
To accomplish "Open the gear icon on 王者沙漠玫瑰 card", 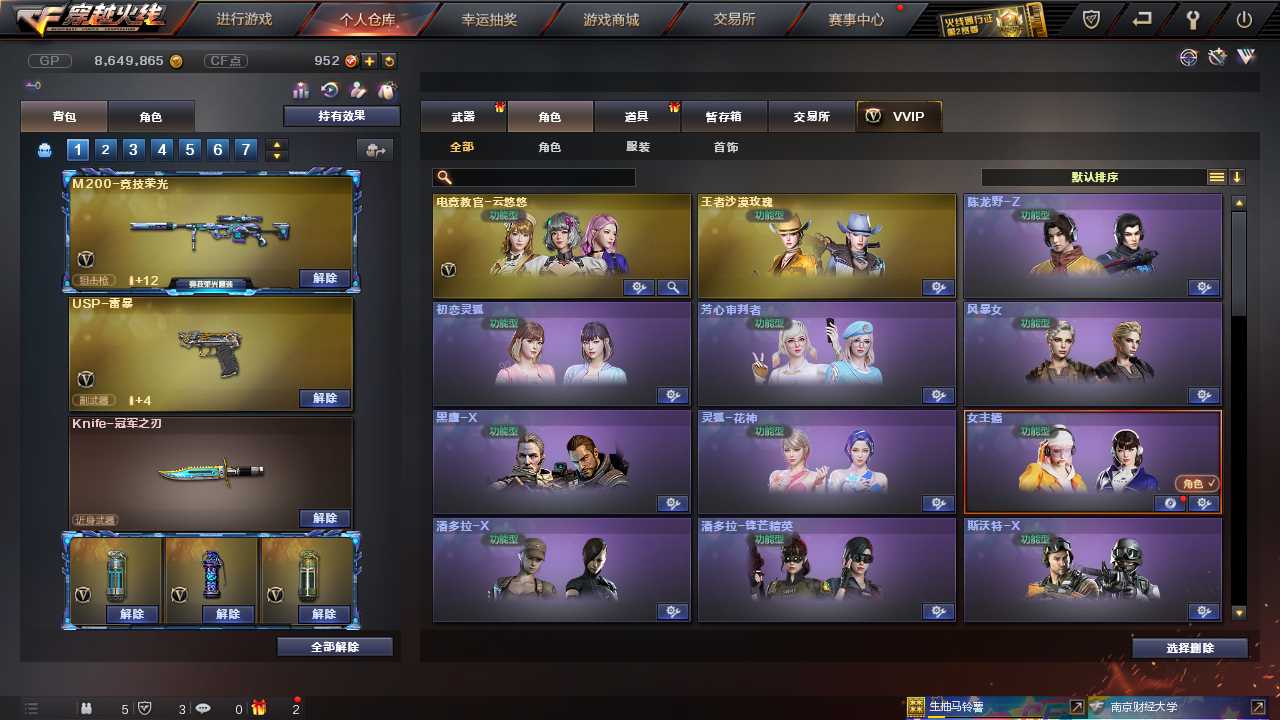I will 939,287.
